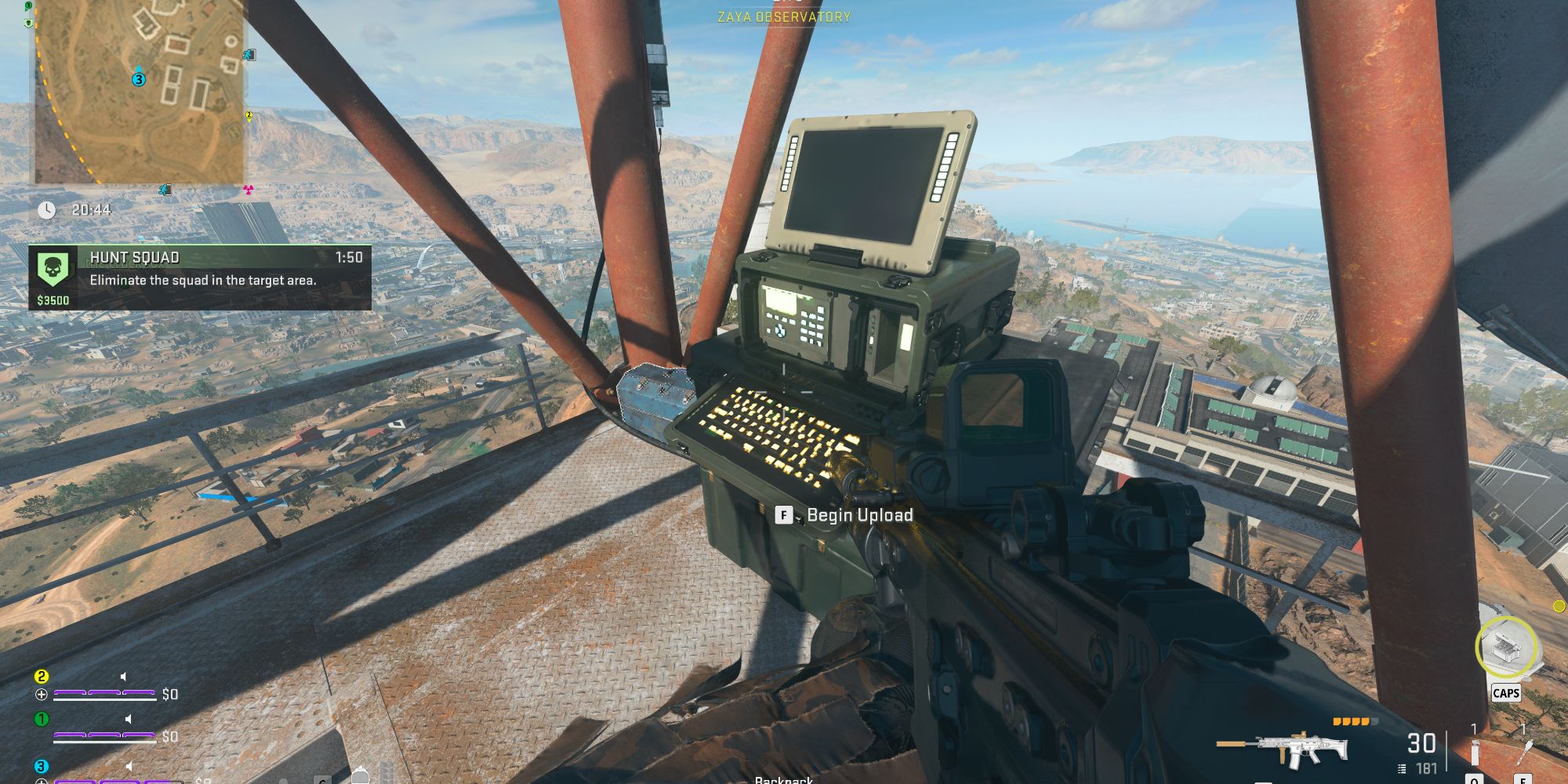Activate the munitions box field upgrade

pyautogui.click(x=1505, y=648)
